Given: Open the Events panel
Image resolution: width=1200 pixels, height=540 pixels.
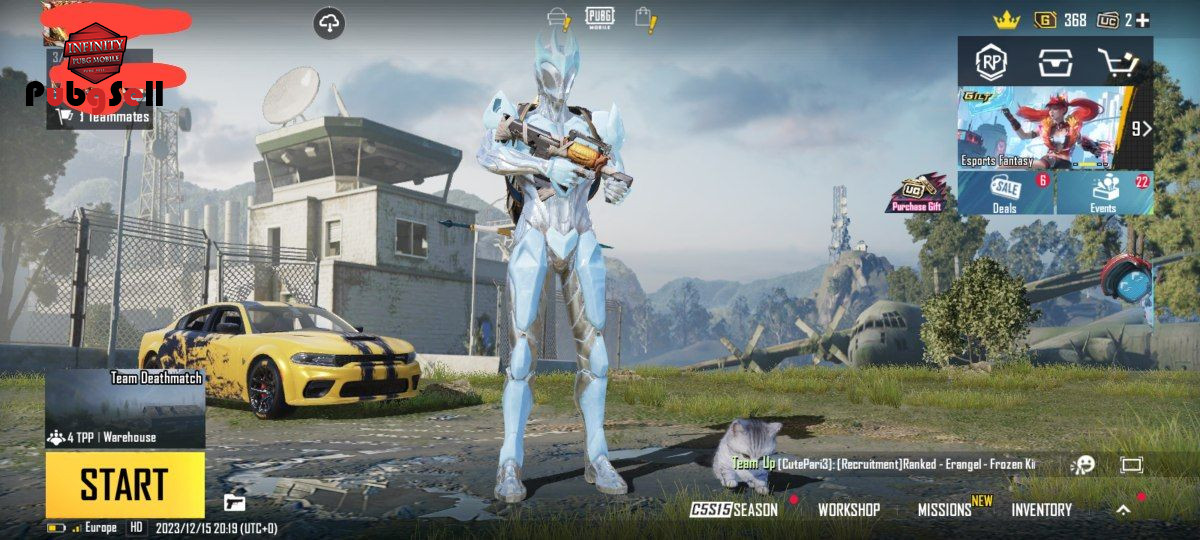Looking at the screenshot, I should coord(1104,193).
